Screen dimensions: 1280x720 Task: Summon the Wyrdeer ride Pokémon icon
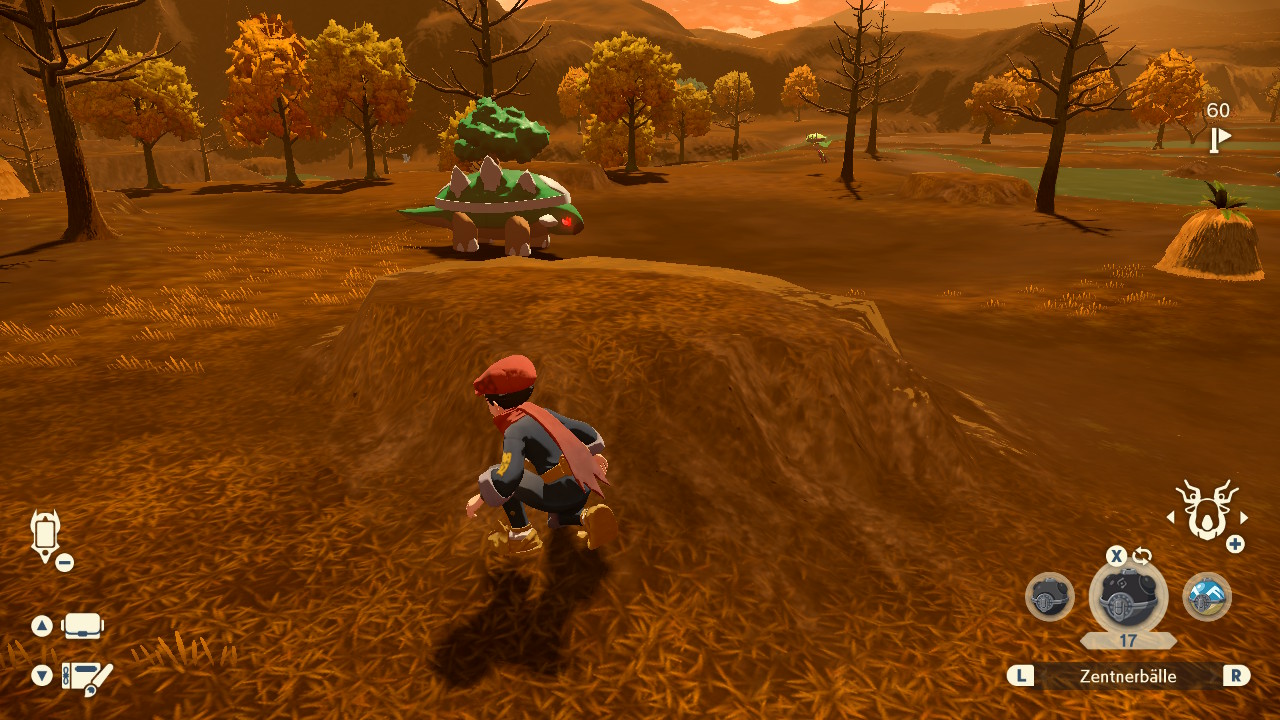[1206, 509]
